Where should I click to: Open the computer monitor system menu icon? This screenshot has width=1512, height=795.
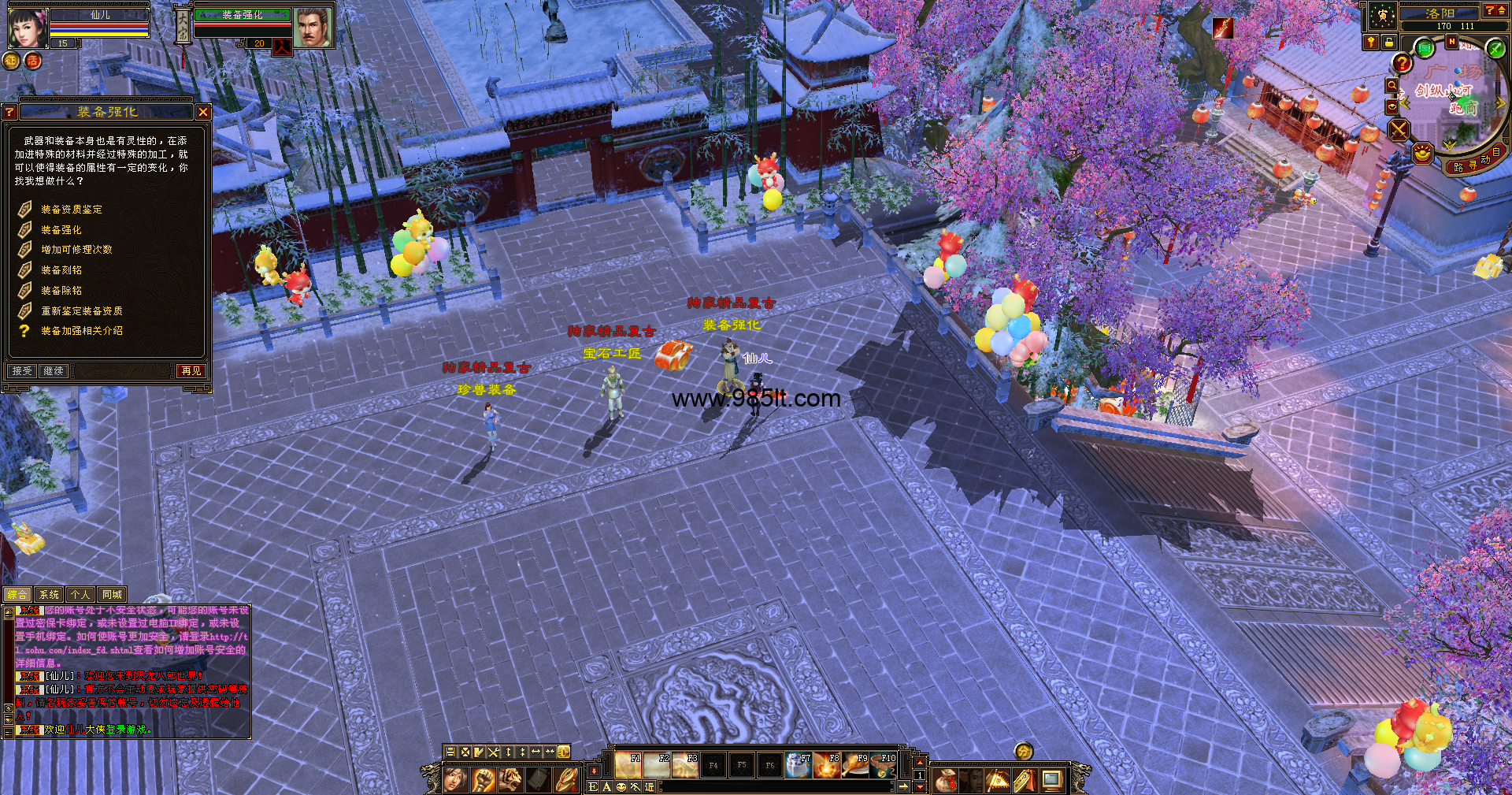click(1051, 780)
